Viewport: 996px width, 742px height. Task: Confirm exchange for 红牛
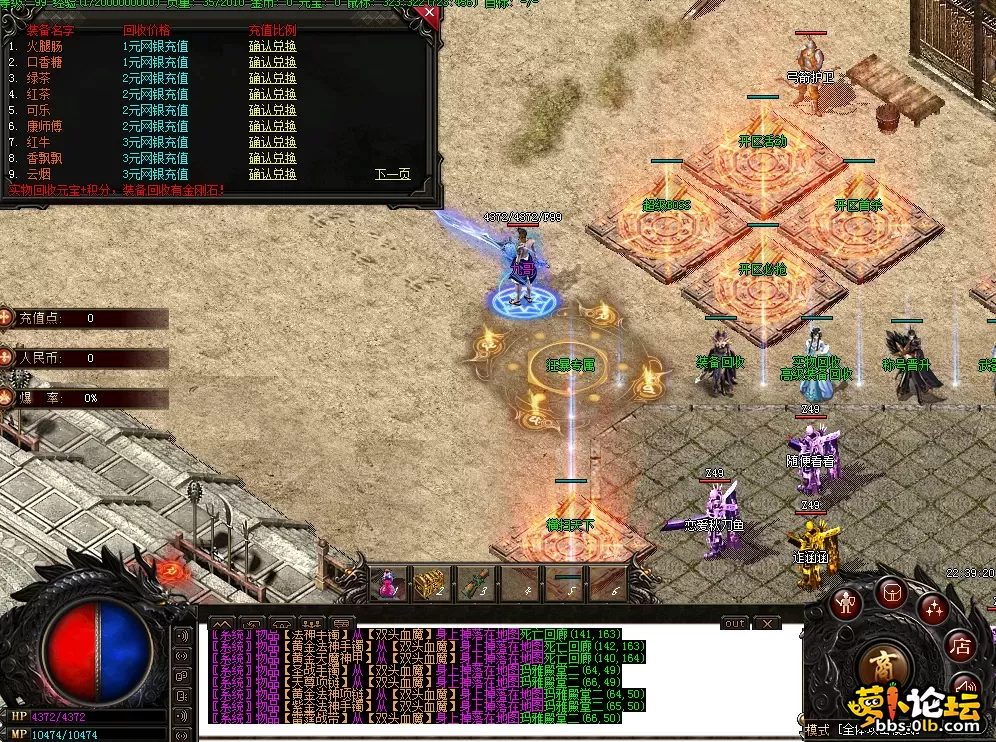coord(272,142)
